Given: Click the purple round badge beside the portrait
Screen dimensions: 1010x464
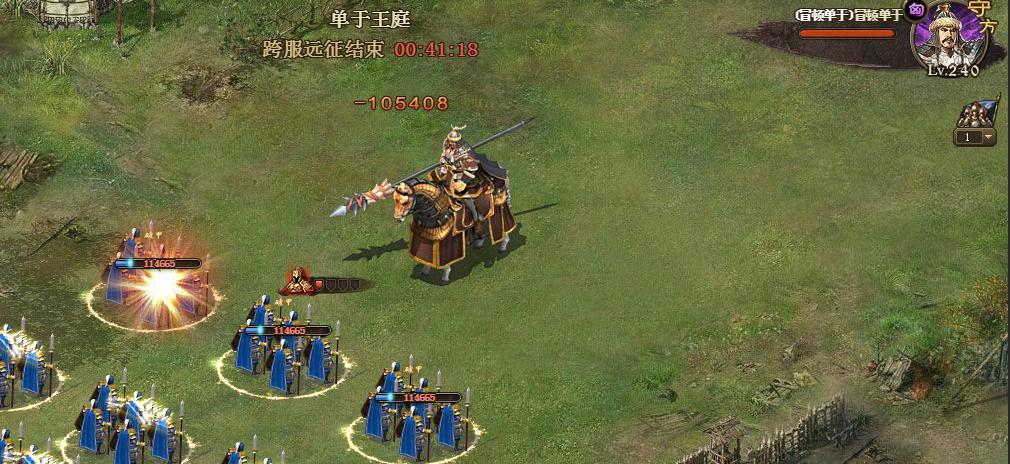Looking at the screenshot, I should (915, 13).
